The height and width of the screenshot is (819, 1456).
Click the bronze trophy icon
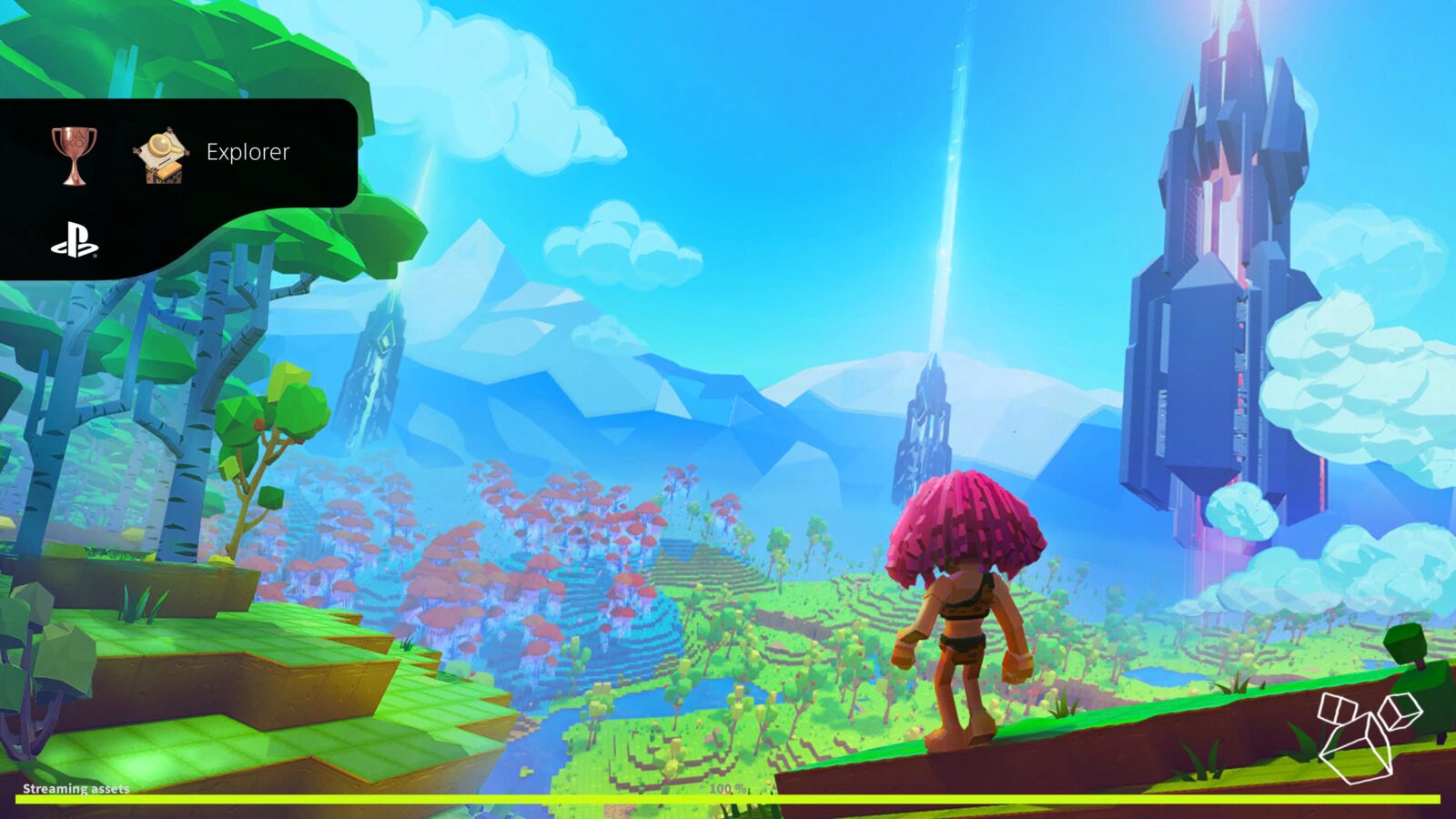pos(73,153)
